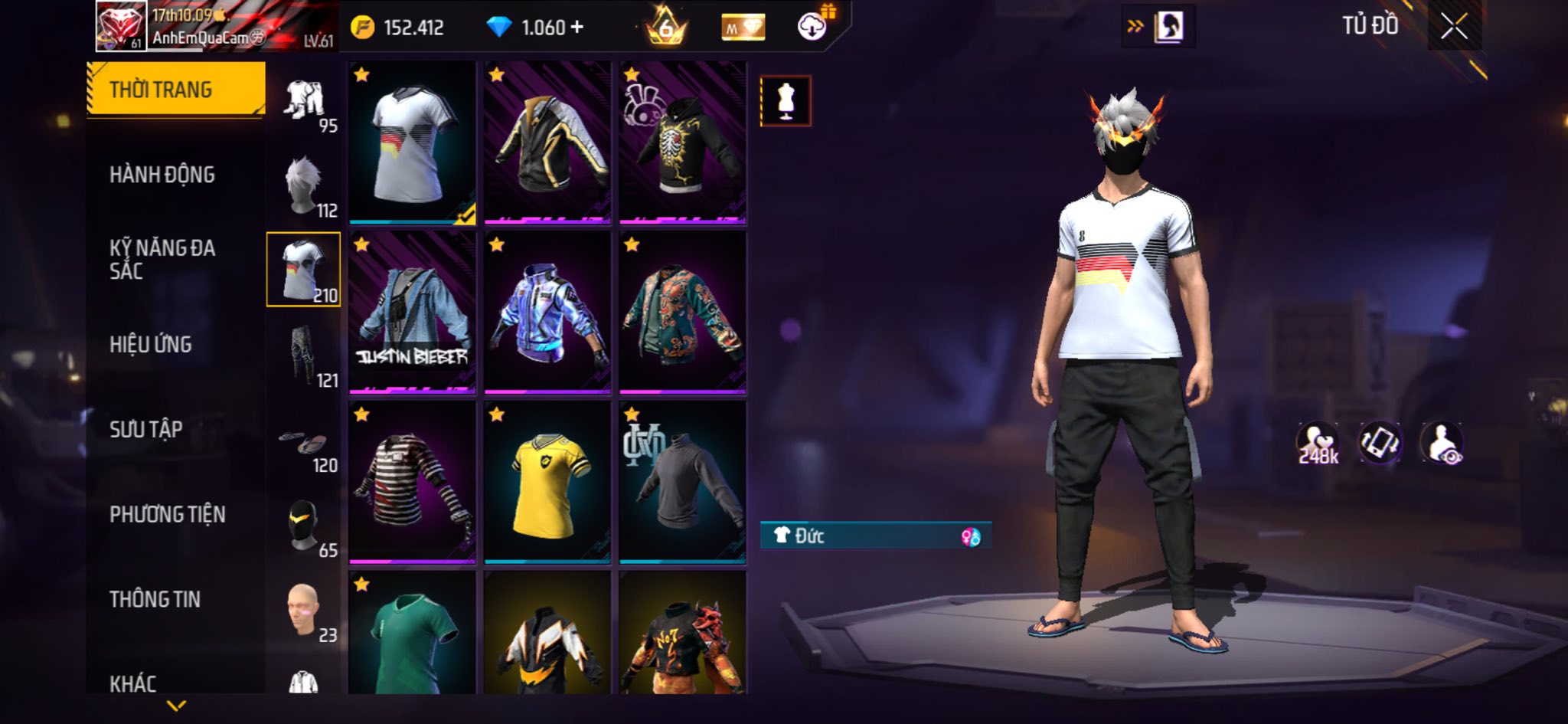The image size is (1568, 724).
Task: Open the Sưu Tập tab
Action: (x=146, y=429)
